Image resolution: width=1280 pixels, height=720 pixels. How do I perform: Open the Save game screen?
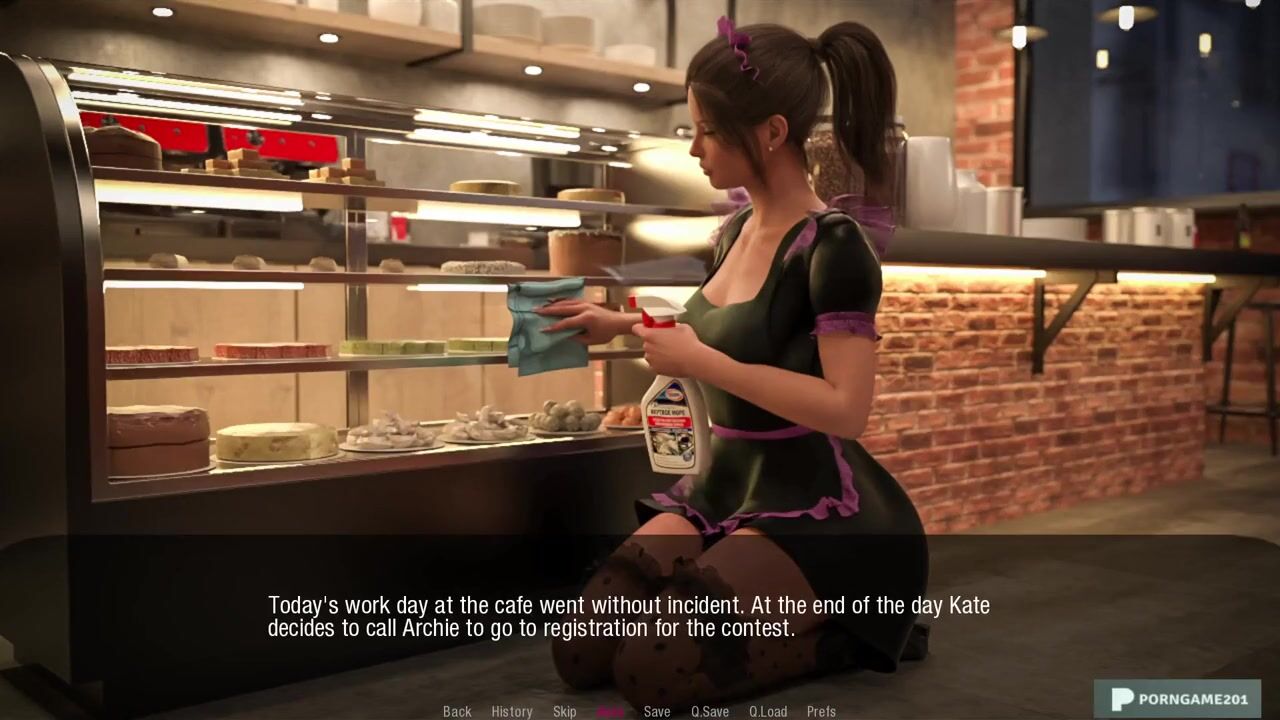[x=657, y=711]
